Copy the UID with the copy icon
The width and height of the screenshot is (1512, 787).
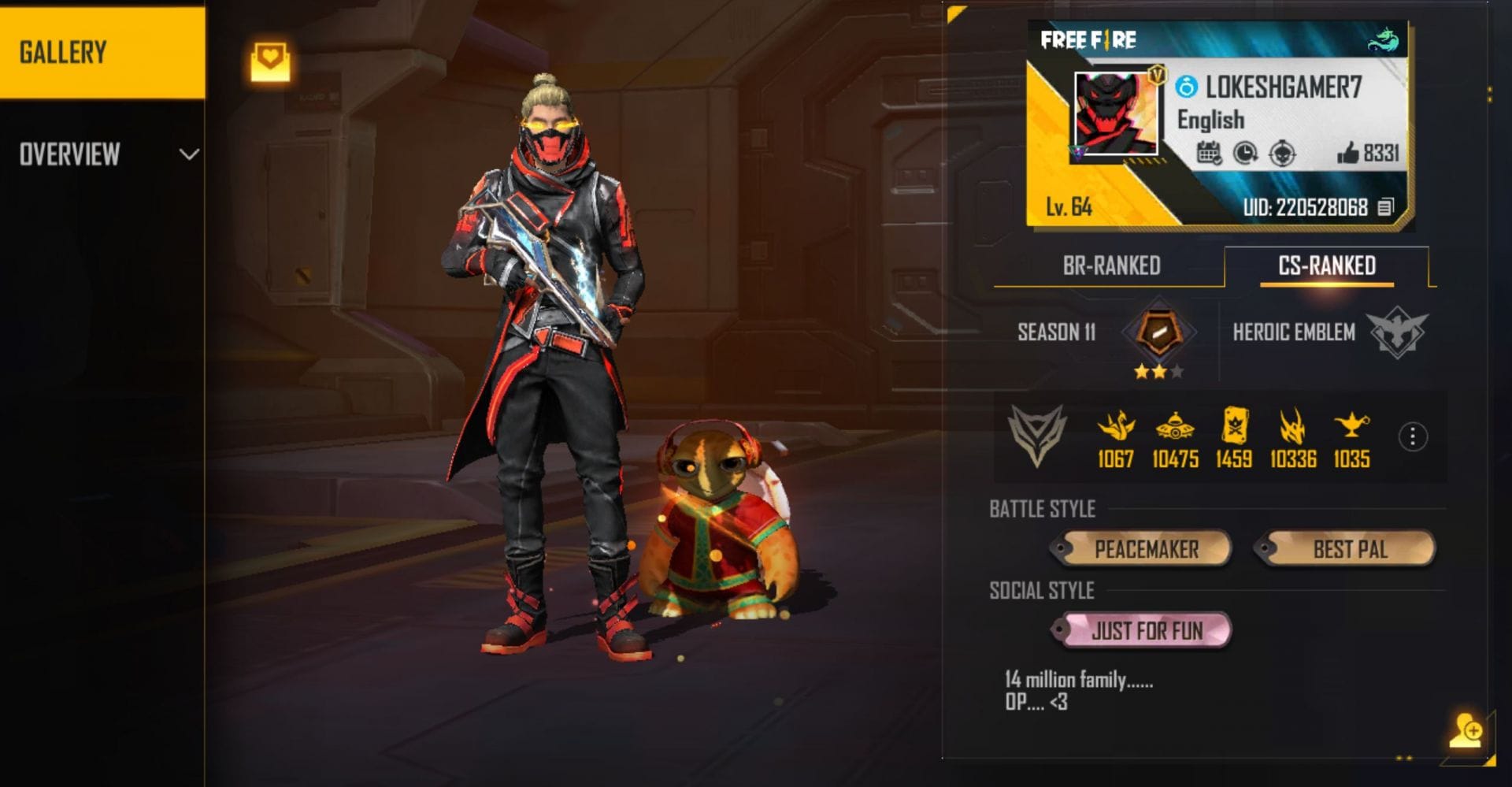point(1385,207)
